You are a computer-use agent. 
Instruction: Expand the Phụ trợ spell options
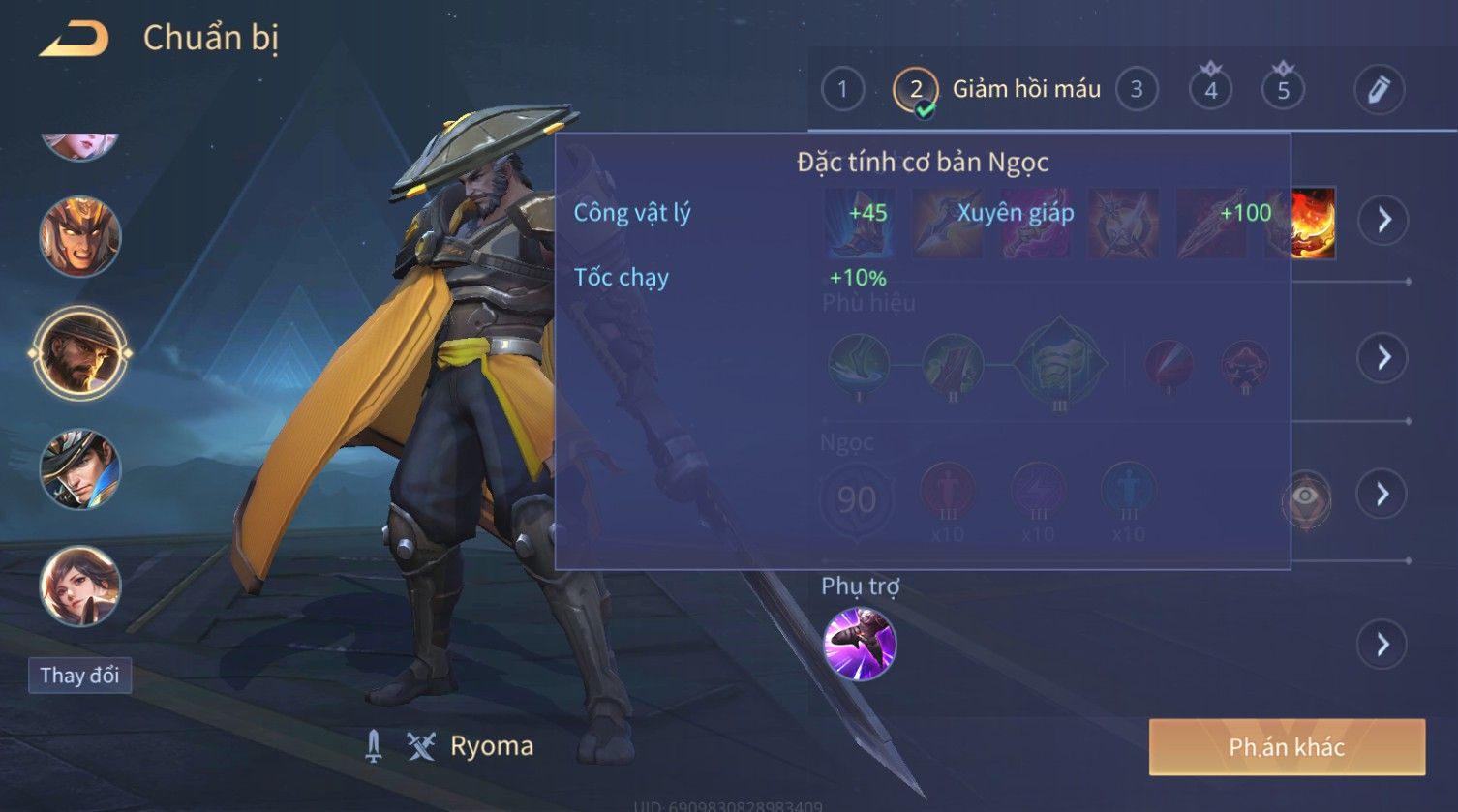(1382, 645)
